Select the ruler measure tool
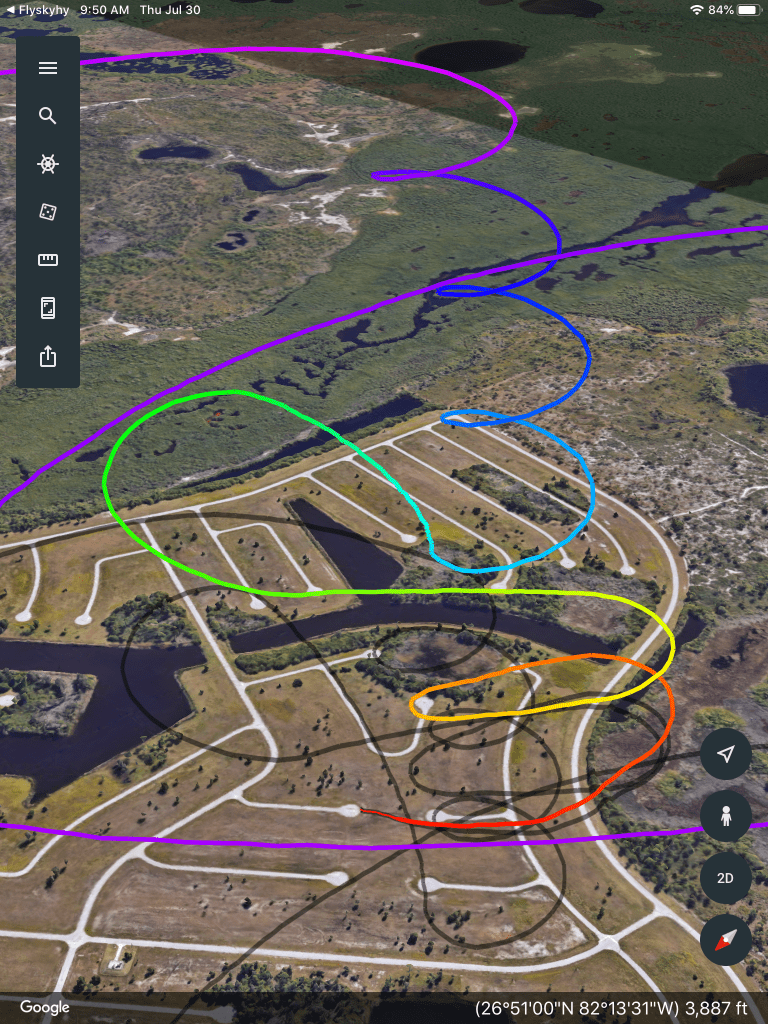 [48, 260]
